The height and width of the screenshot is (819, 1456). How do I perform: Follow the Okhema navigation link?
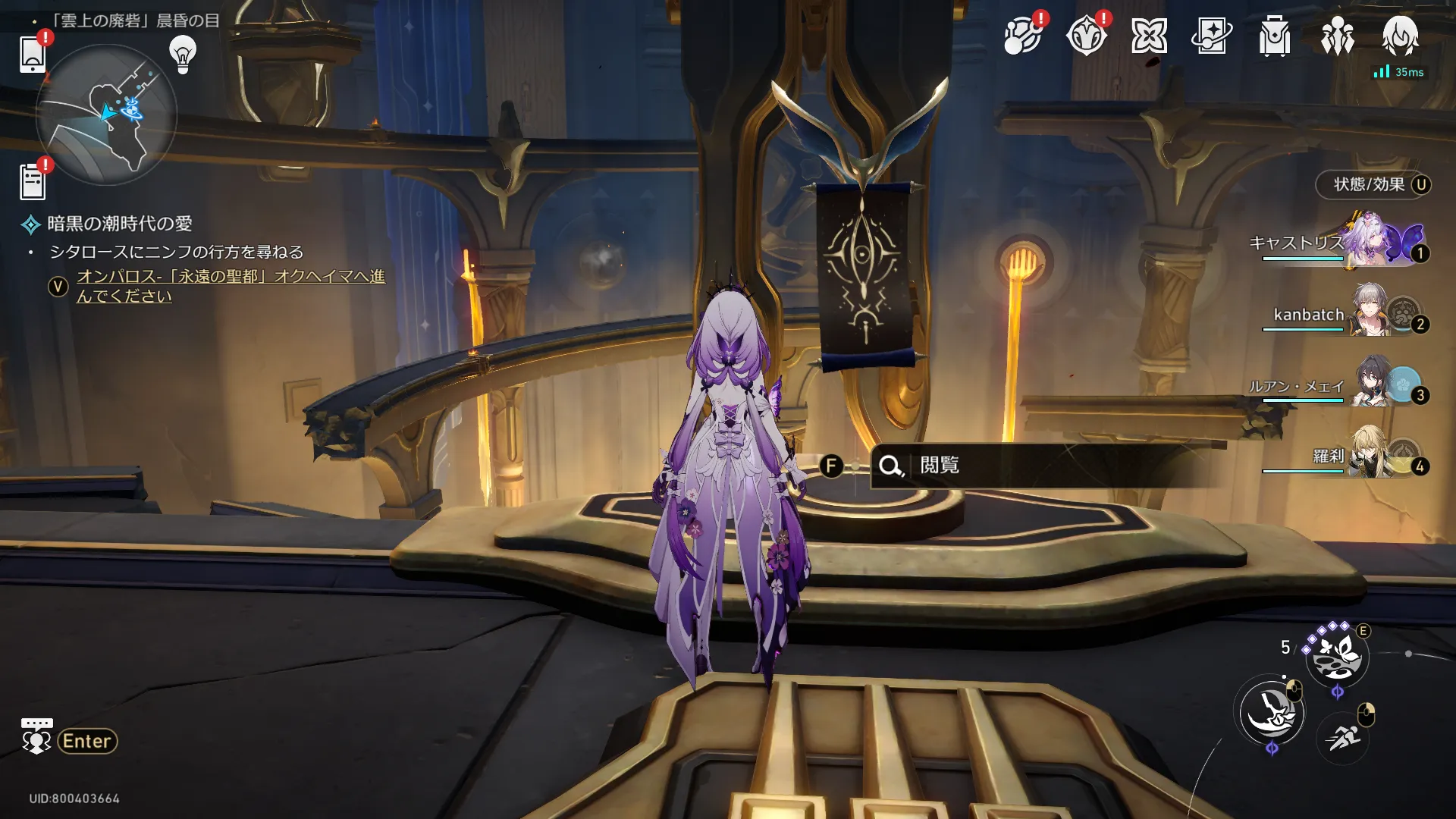pos(231,286)
